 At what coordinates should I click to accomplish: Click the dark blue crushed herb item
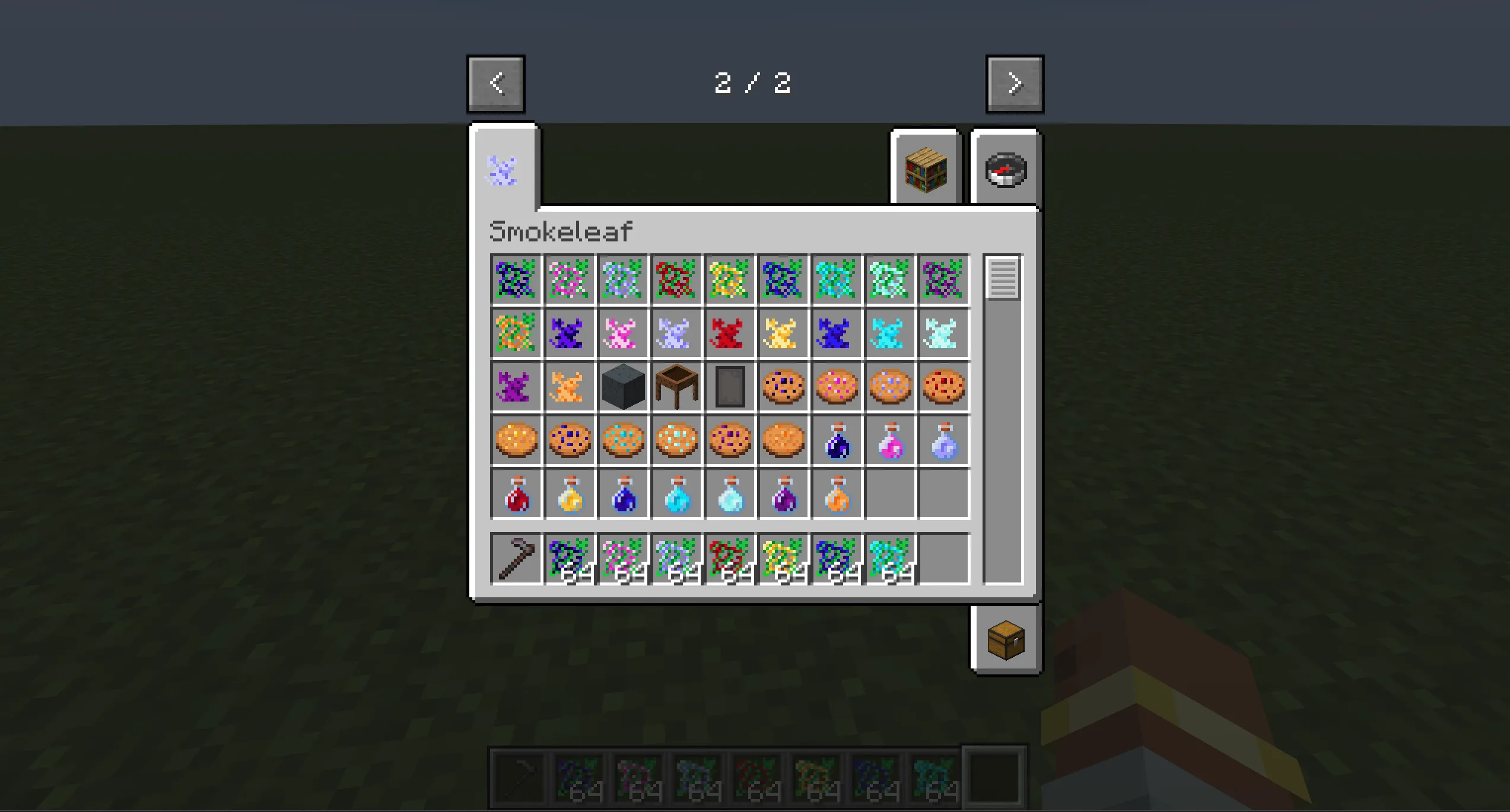point(835,333)
